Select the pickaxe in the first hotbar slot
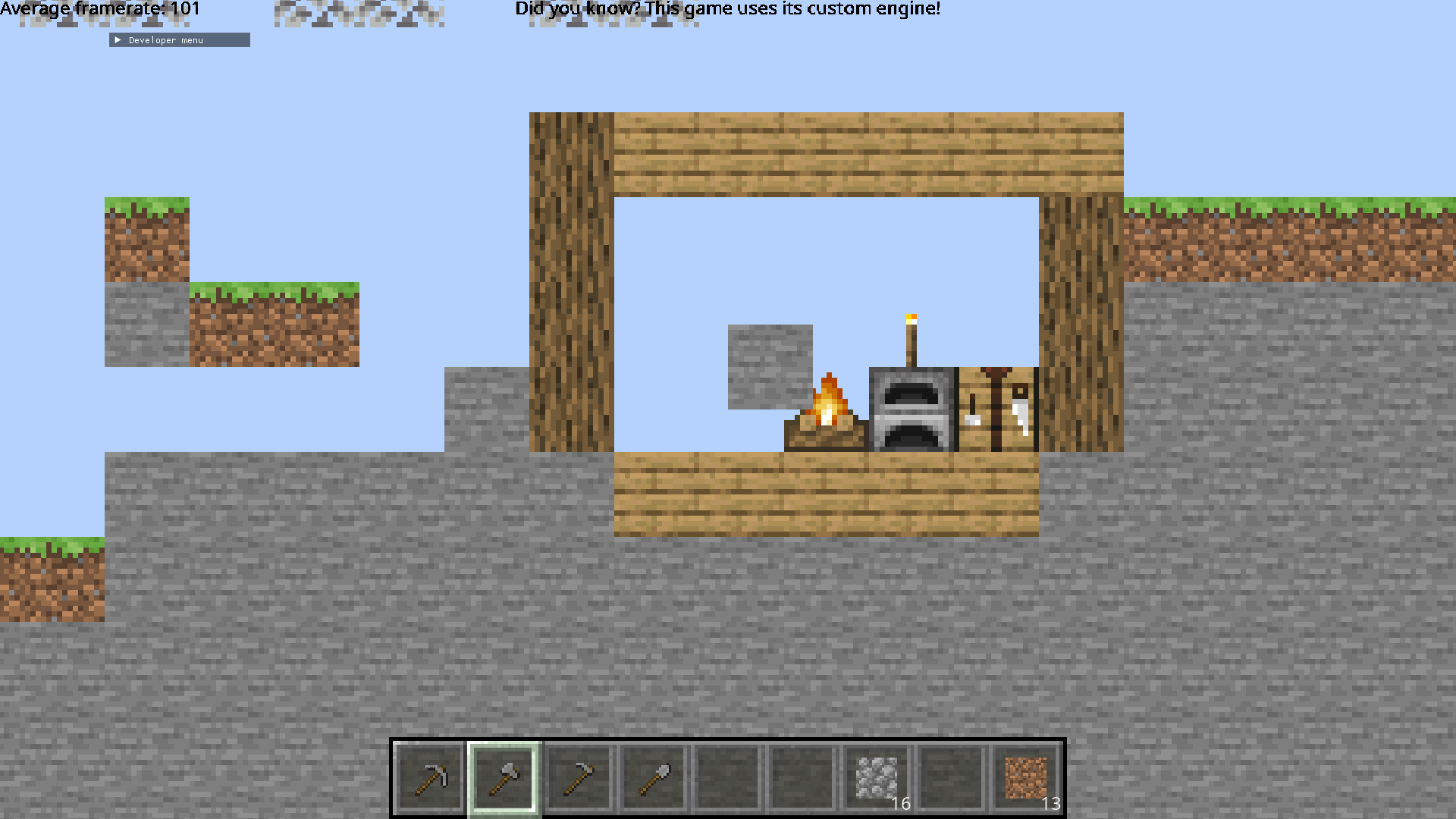 429,773
